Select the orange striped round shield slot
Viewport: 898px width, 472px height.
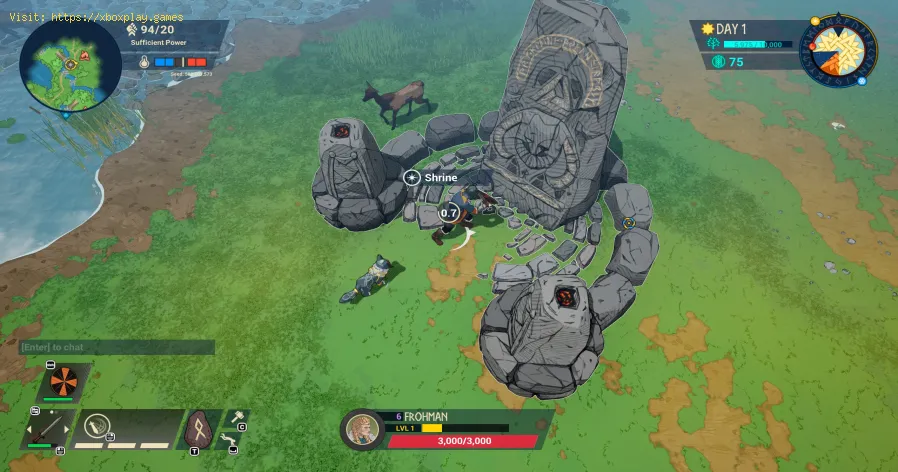65,383
